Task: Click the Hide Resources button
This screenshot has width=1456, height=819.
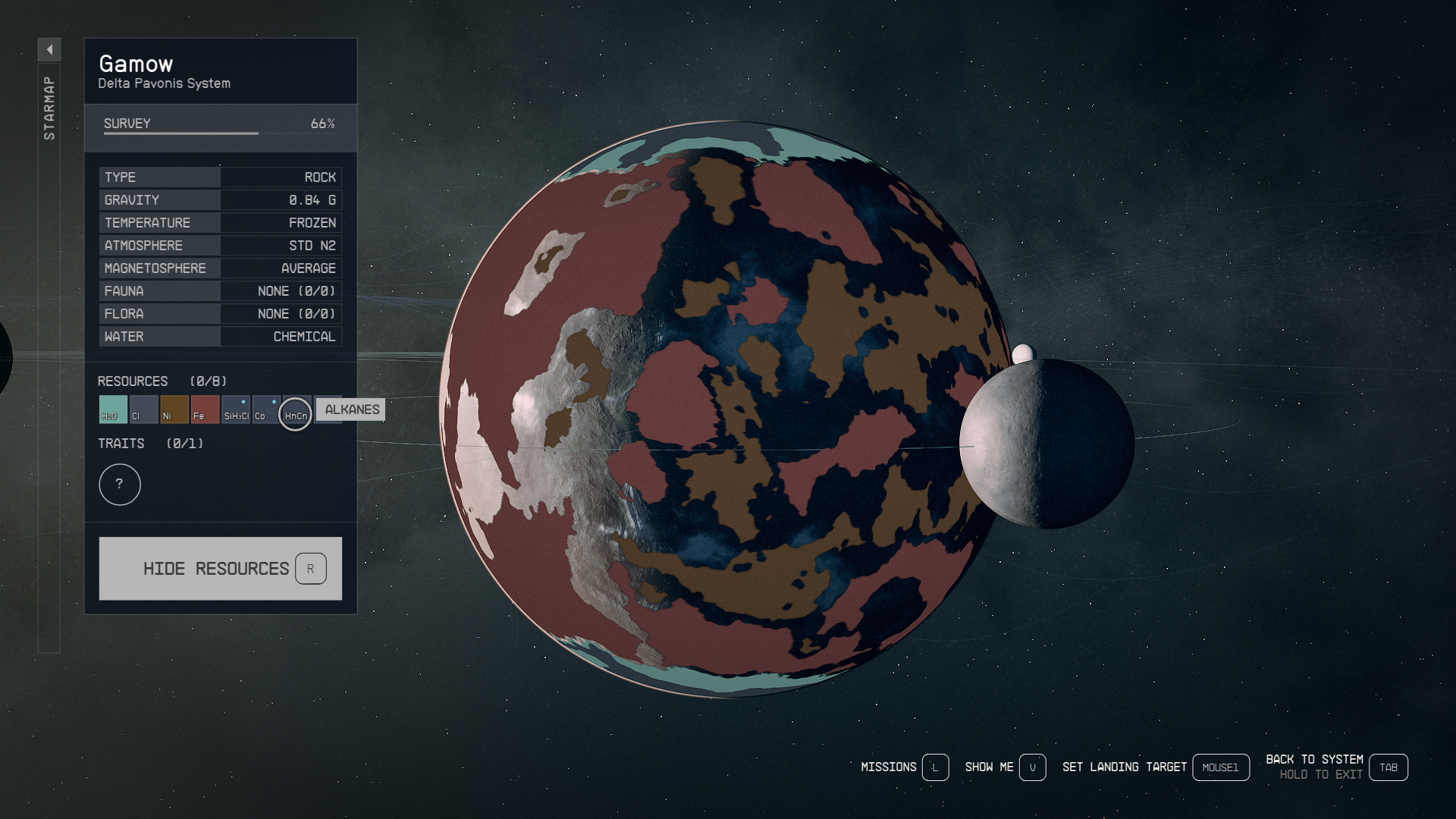Action: pyautogui.click(x=220, y=569)
